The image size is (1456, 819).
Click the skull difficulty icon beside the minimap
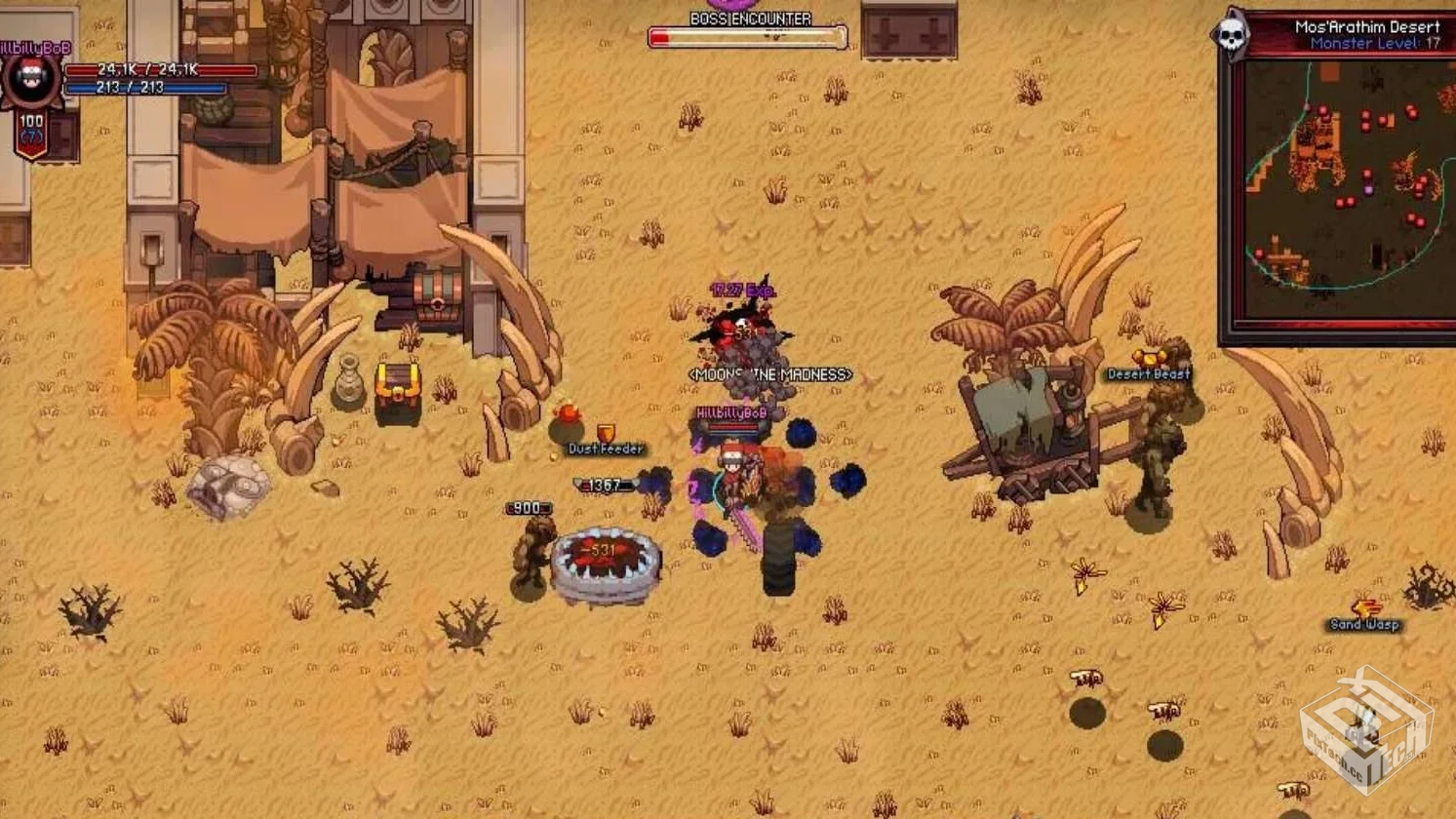coord(1231,36)
